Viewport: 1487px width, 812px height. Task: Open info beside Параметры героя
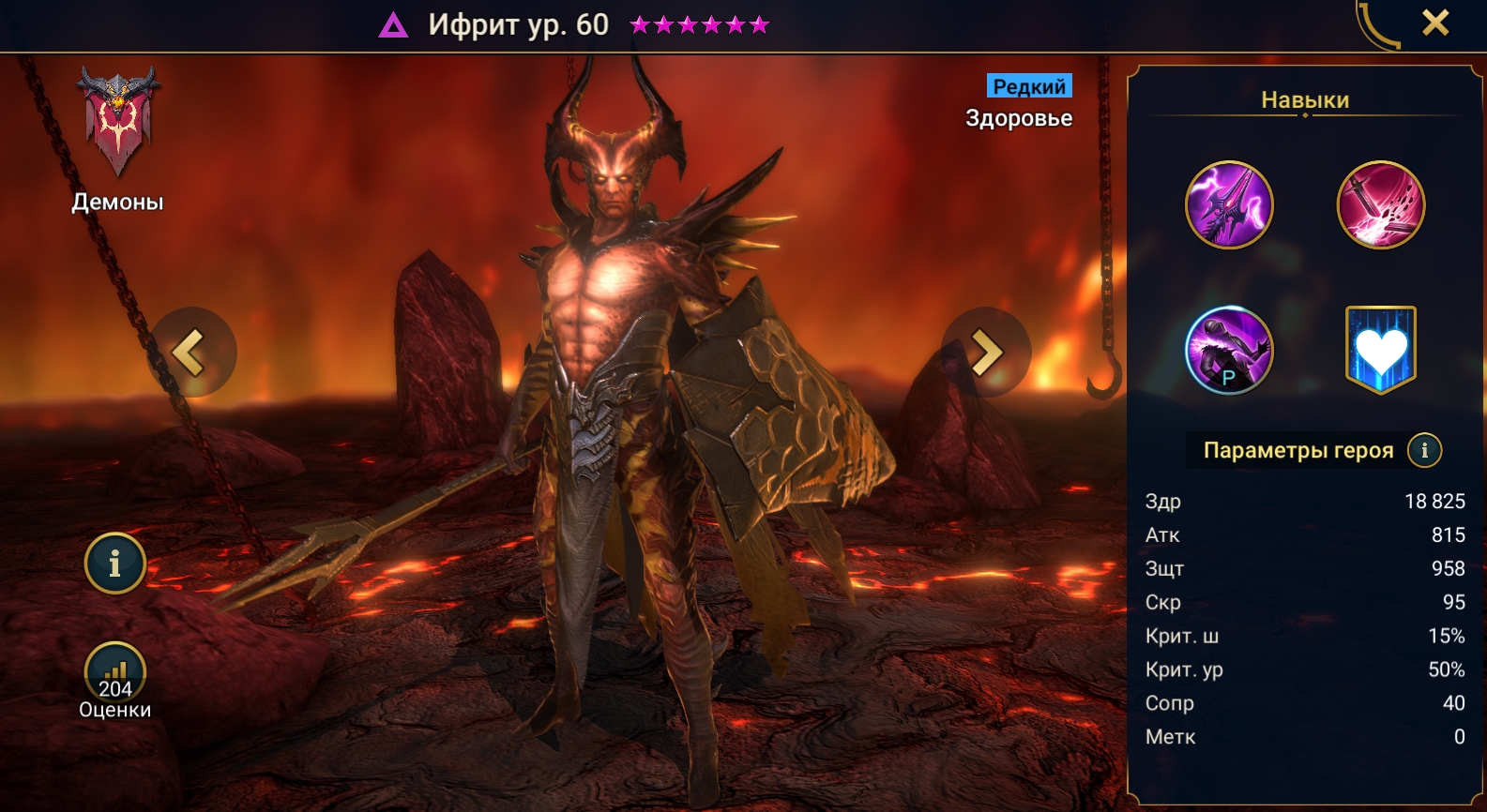(1424, 450)
